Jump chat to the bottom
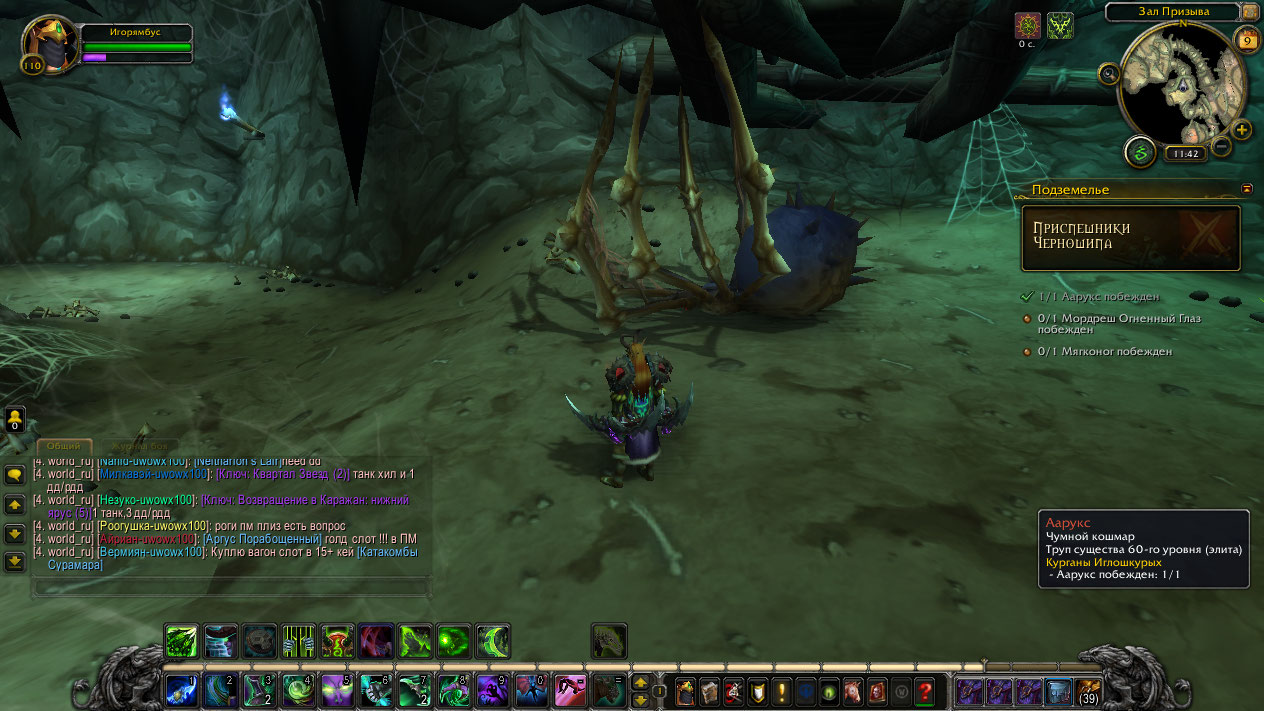The height and width of the screenshot is (711, 1264). pos(15,562)
